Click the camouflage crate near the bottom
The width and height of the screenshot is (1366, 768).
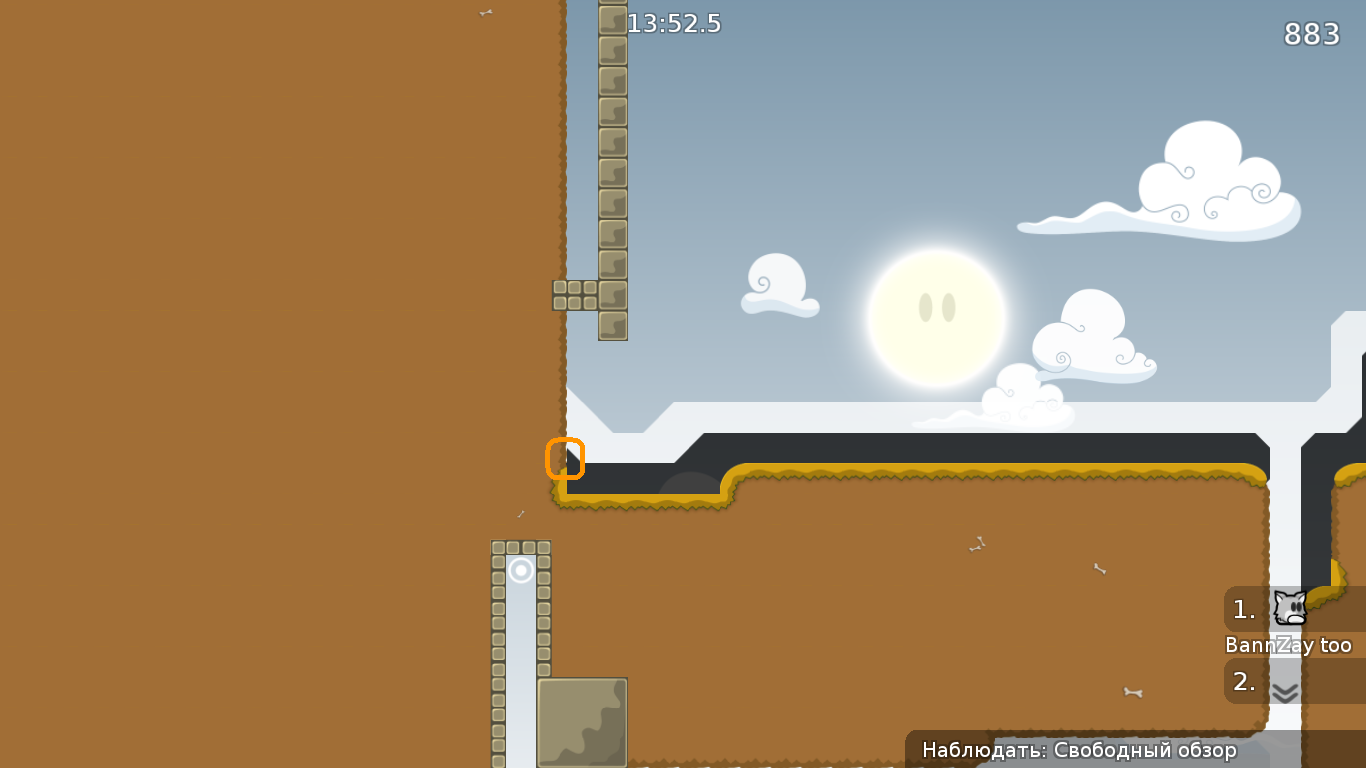[x=581, y=722]
